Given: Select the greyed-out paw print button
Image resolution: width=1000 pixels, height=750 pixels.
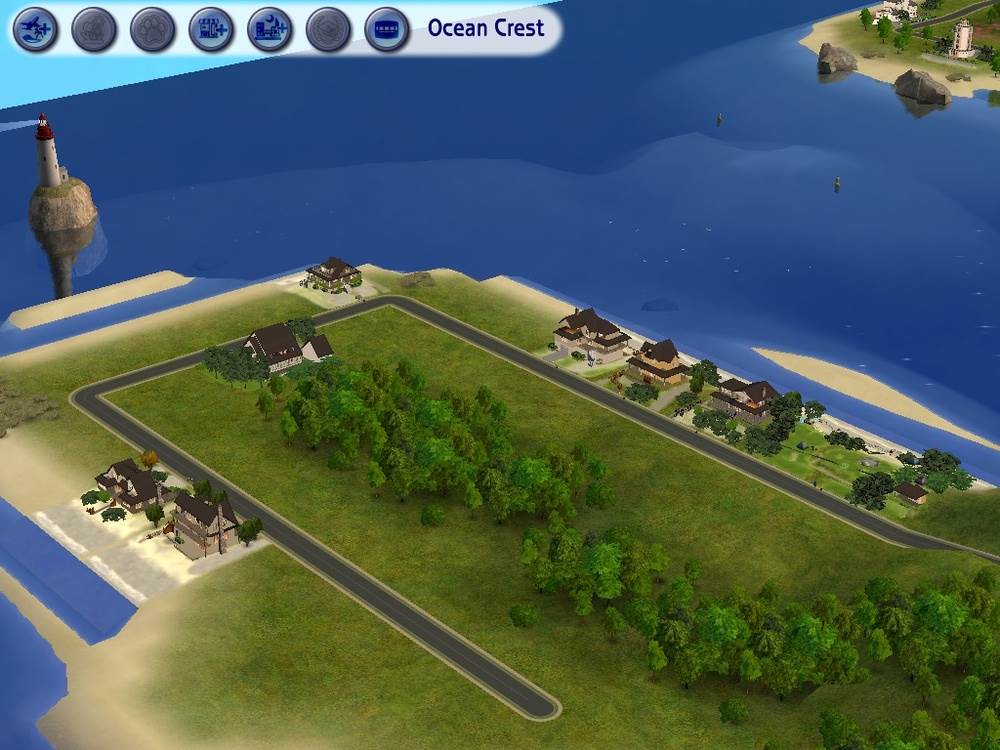Looking at the screenshot, I should pyautogui.click(x=152, y=29).
